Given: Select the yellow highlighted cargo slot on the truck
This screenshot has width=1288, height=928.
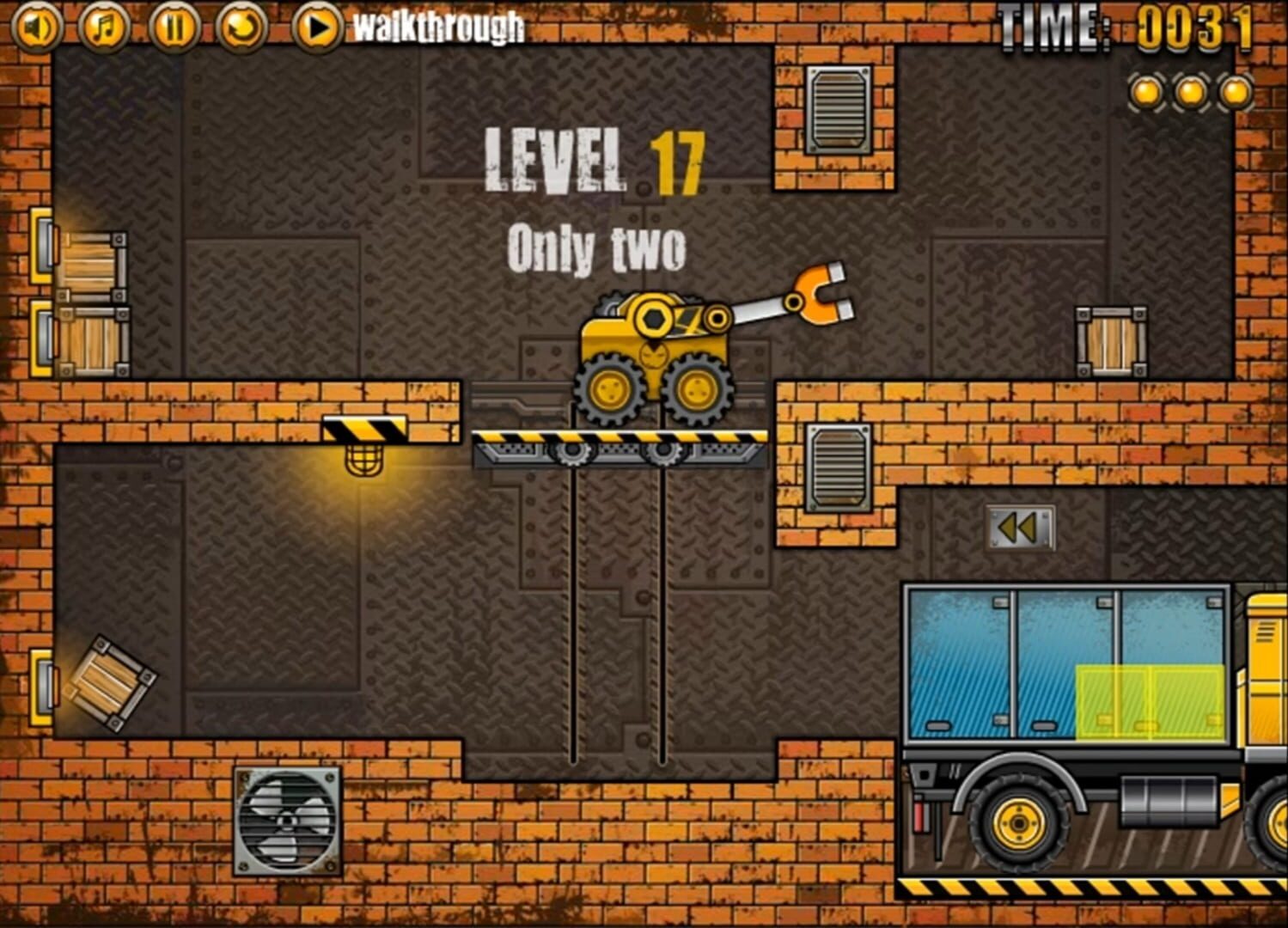Looking at the screenshot, I should 1151,700.
